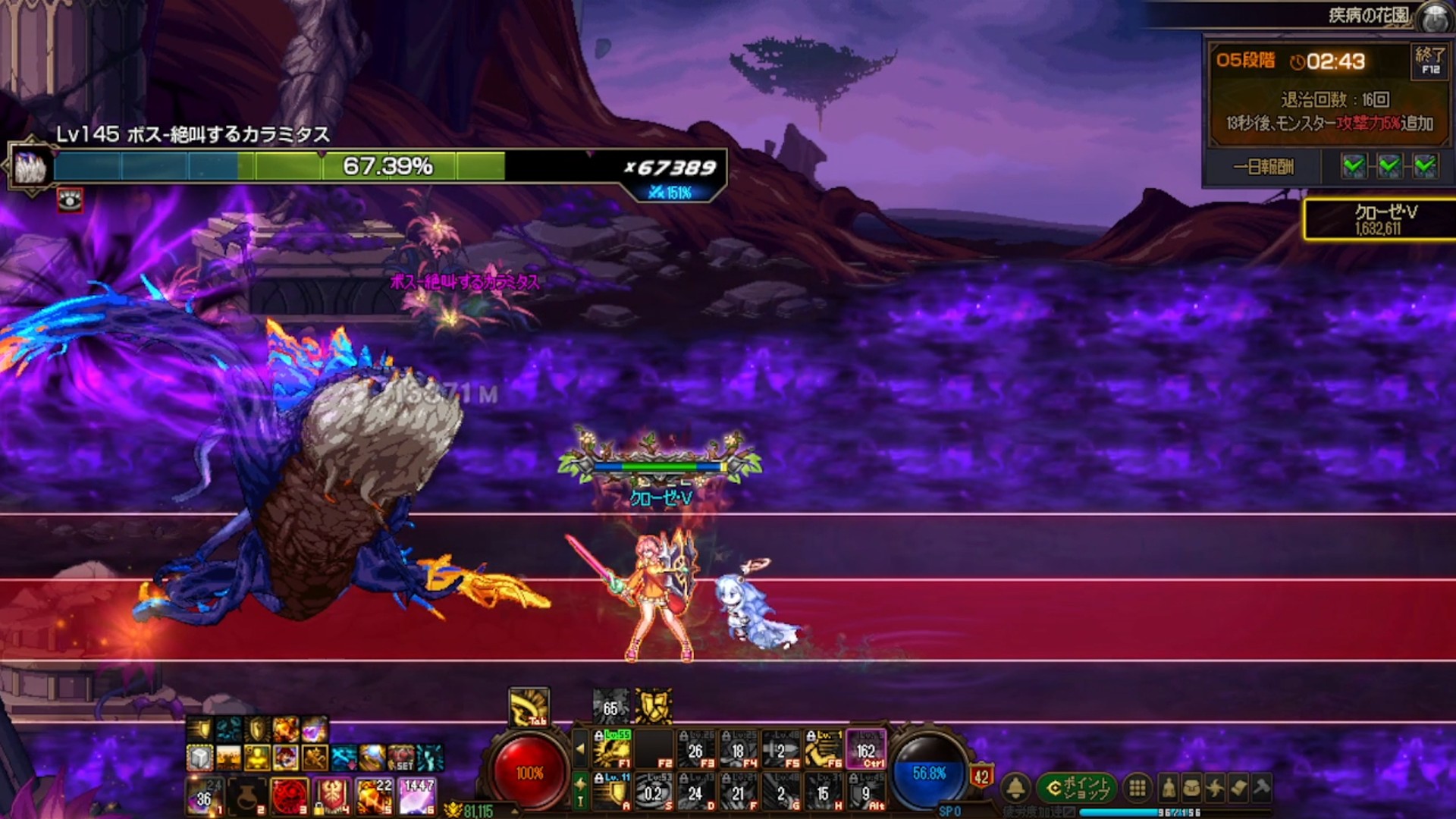Screen dimensions: 1456x819
Task: Activate the A-key shield dash skill
Action: [x=612, y=792]
